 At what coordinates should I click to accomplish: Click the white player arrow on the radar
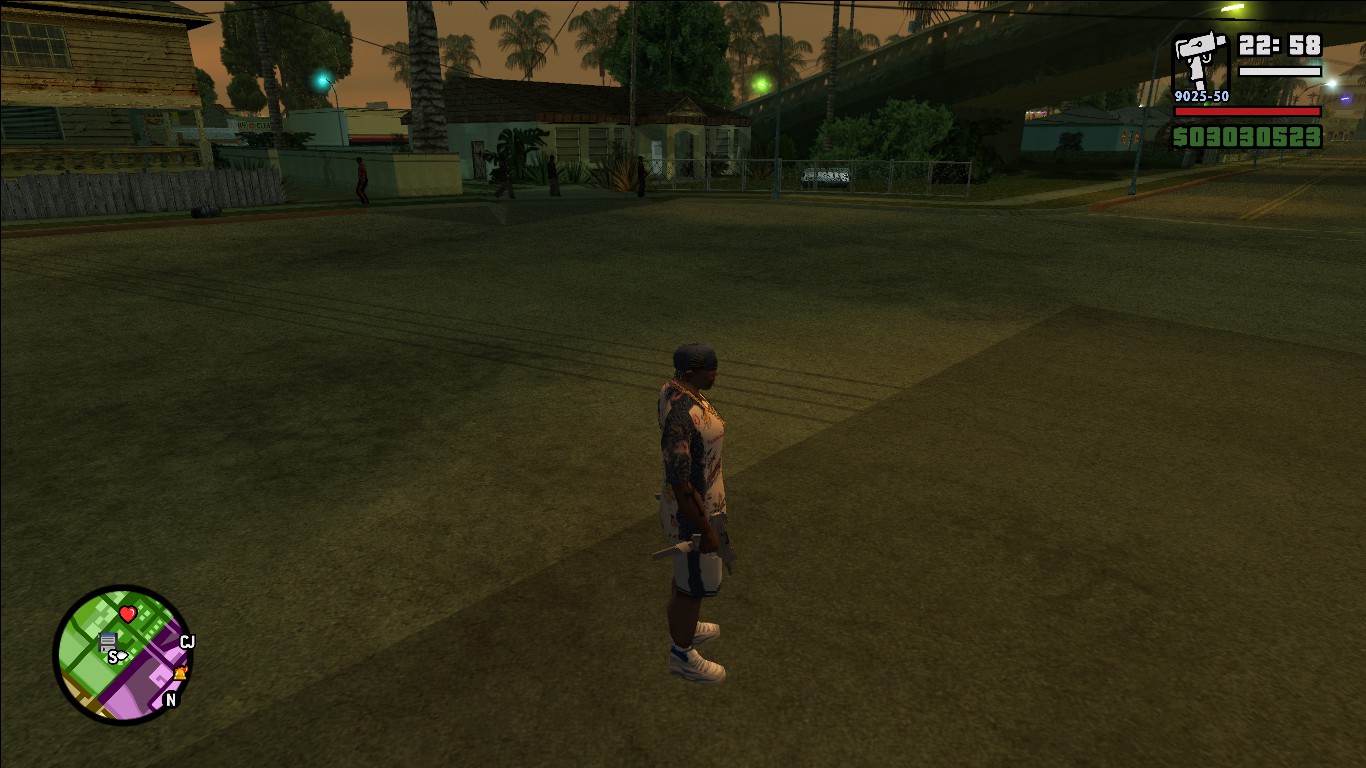tap(122, 655)
